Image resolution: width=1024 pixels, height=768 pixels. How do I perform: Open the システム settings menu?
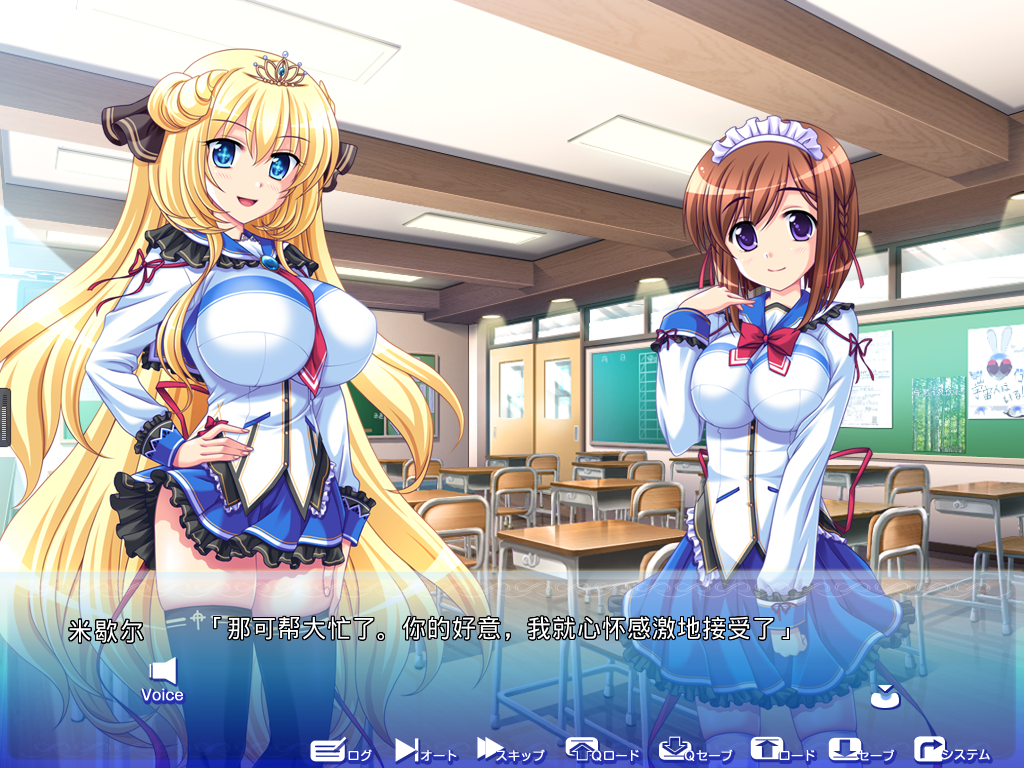coord(951,751)
